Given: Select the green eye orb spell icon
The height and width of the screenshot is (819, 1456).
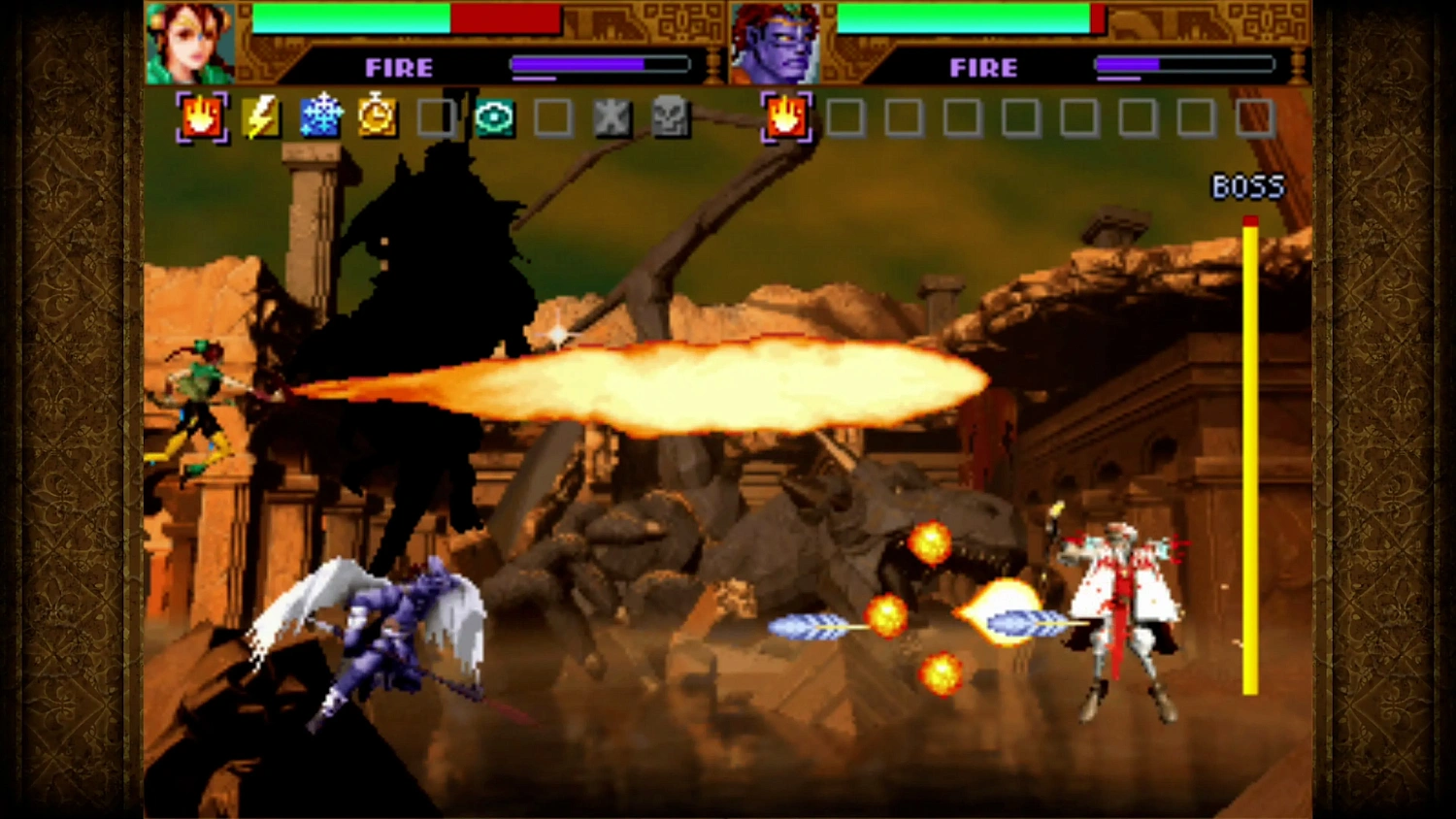Looking at the screenshot, I should 495,115.
